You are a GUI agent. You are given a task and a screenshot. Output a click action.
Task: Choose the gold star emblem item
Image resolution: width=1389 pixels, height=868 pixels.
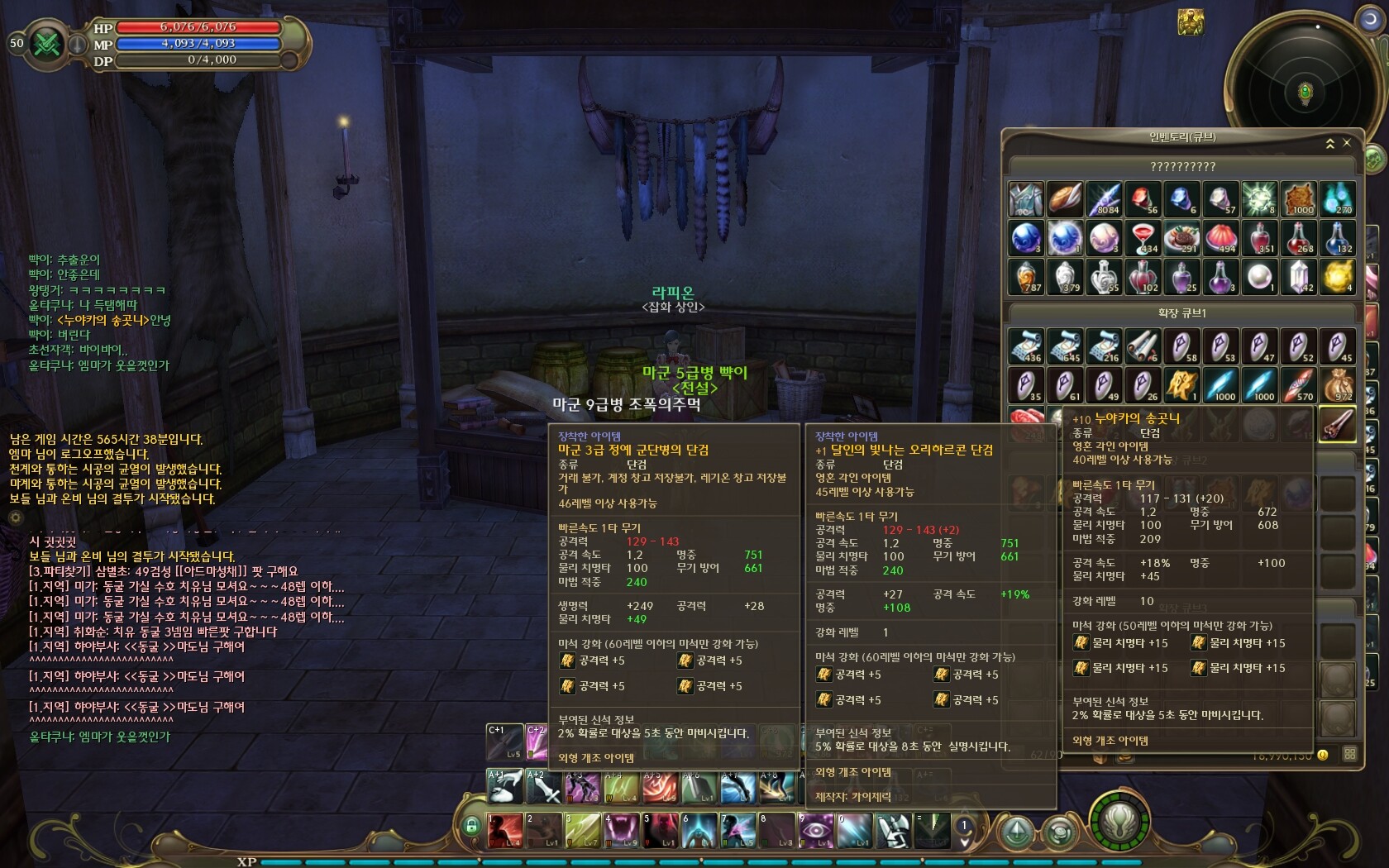pyautogui.click(x=1182, y=385)
